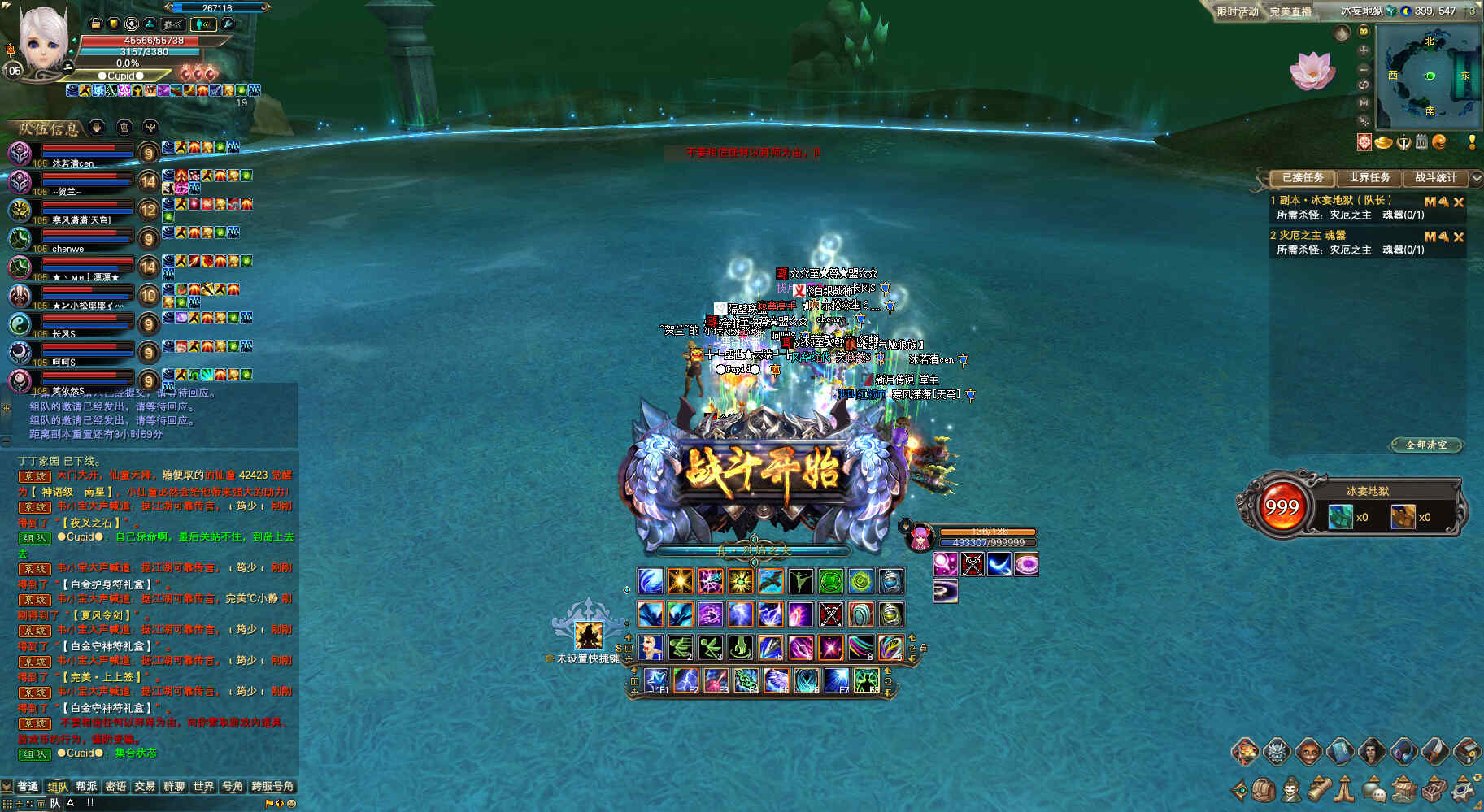Viewport: 1484px width, 812px height.
Task: Remove the 灾厄之主 魂器 quest from tracker
Action: coord(1459,237)
